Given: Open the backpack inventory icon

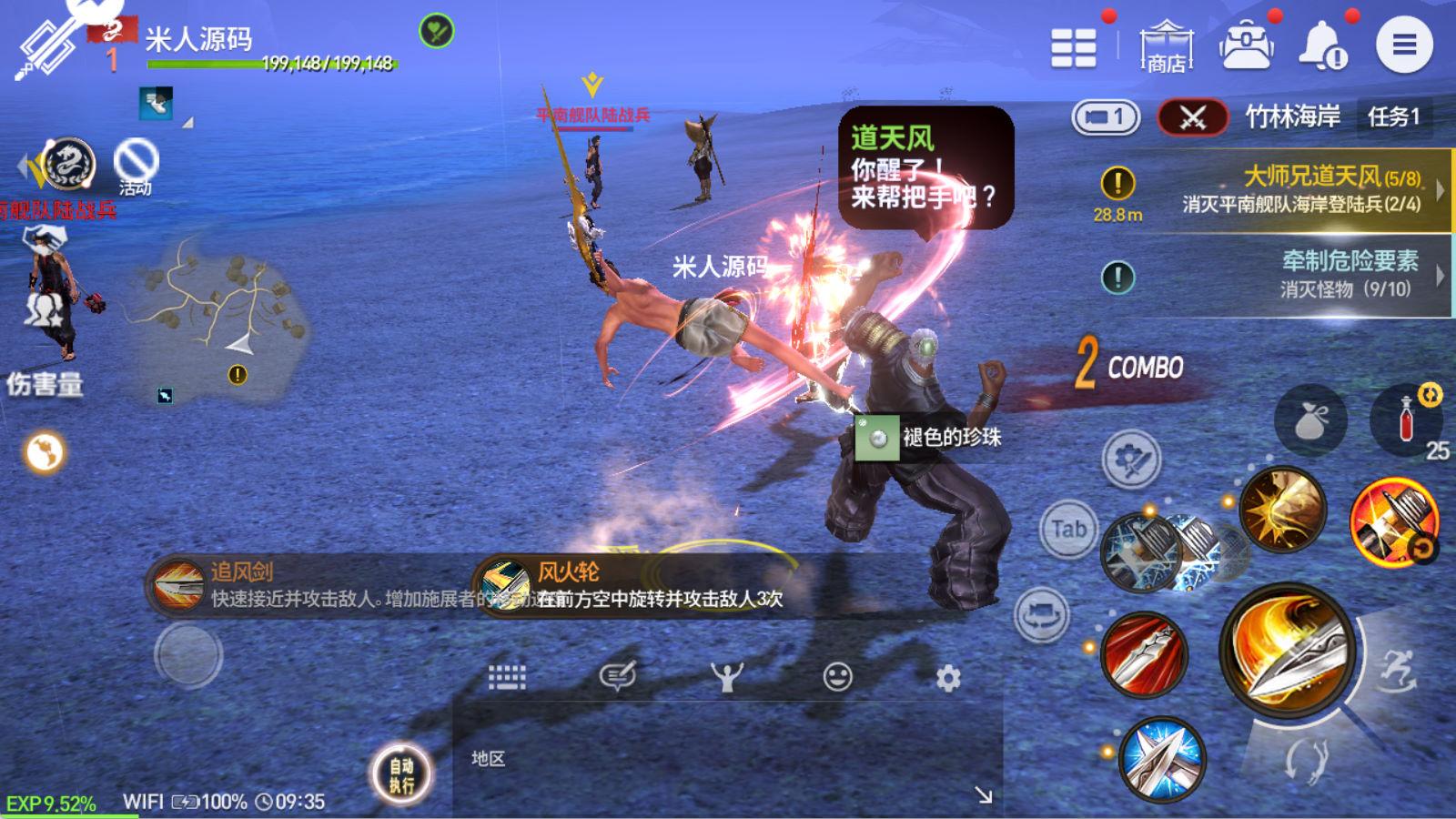Looking at the screenshot, I should (x=1246, y=45).
